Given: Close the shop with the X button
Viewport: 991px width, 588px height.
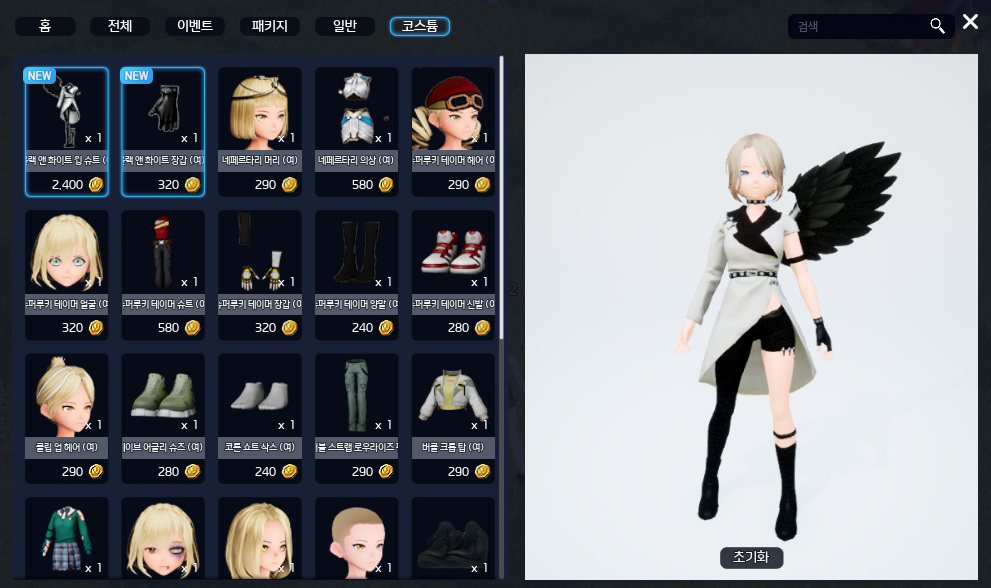Looking at the screenshot, I should point(969,22).
